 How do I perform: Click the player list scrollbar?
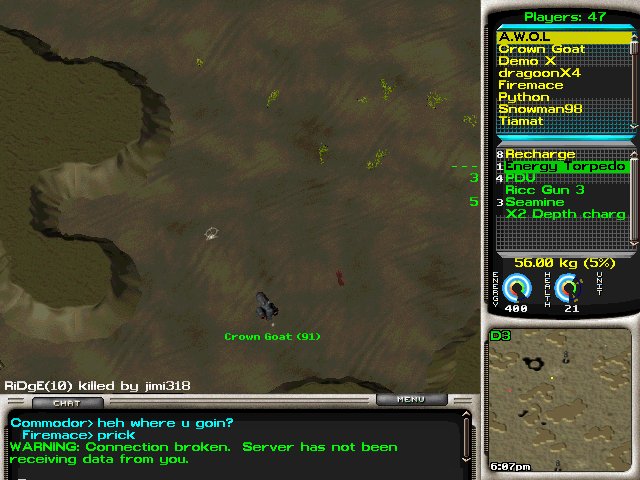(x=633, y=79)
